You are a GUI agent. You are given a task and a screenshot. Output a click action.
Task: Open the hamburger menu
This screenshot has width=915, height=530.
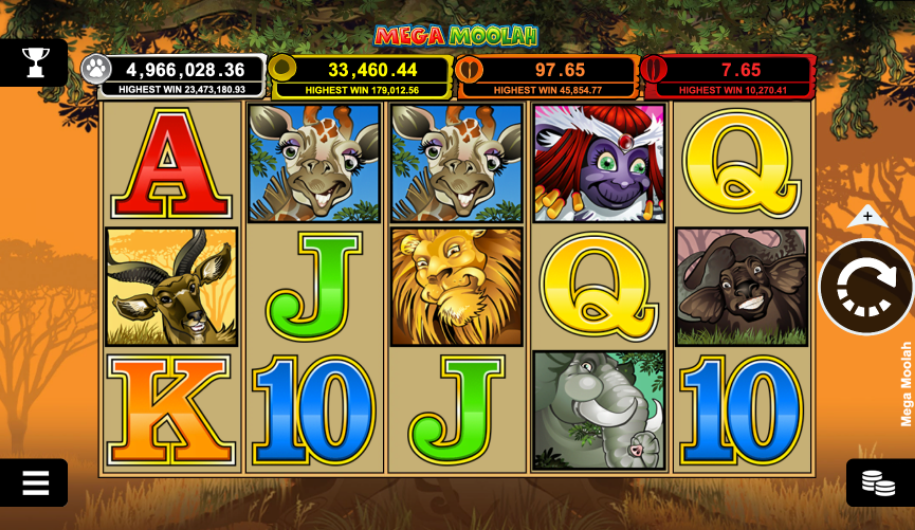coord(35,483)
